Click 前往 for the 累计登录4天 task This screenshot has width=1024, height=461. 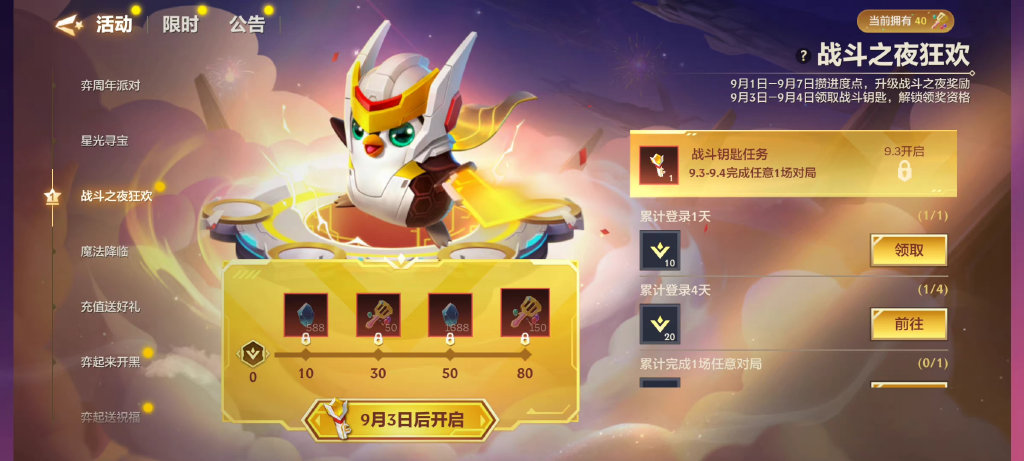pos(908,324)
